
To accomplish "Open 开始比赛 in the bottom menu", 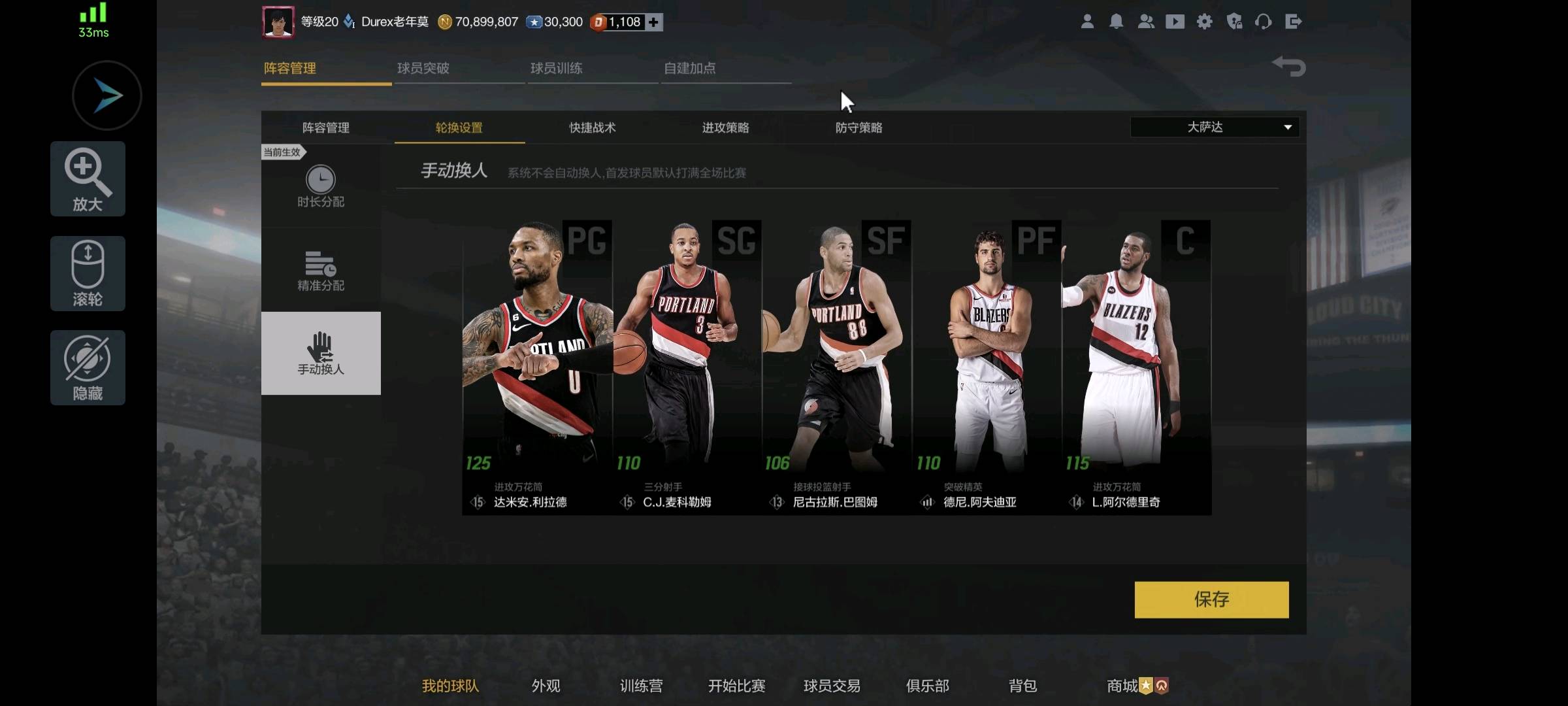I will (x=736, y=686).
